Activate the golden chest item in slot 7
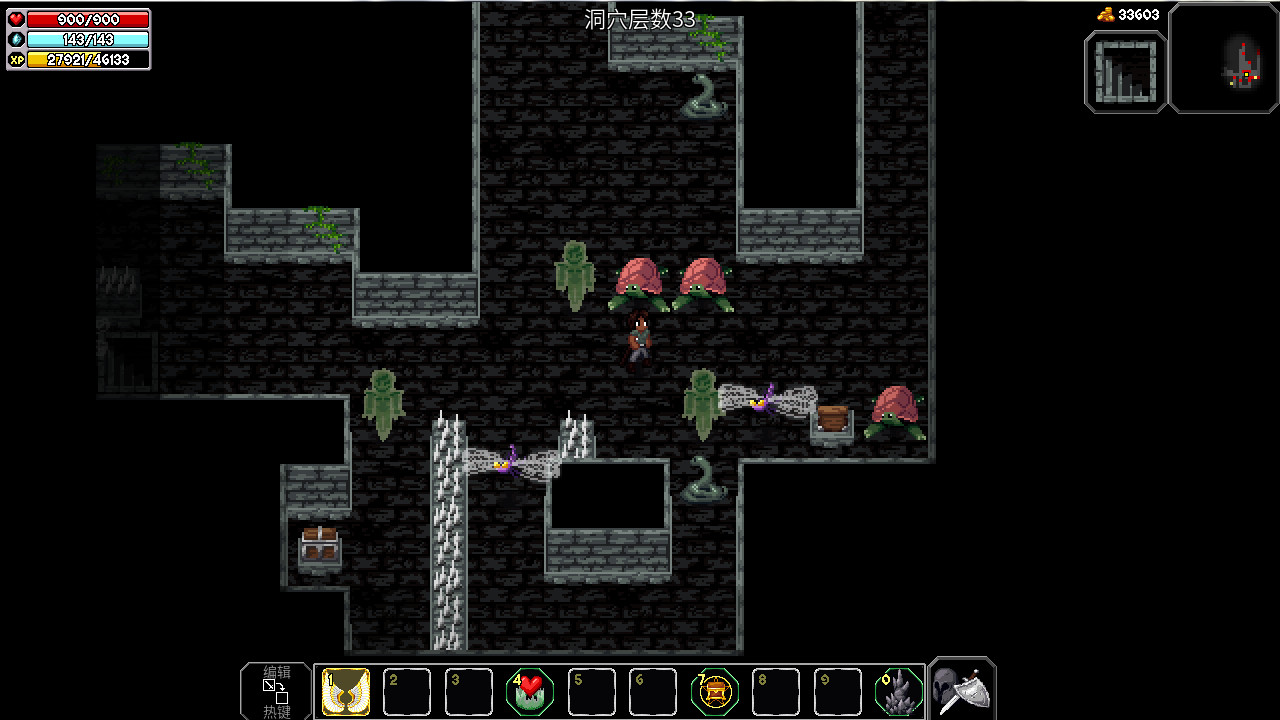Screen dimensions: 1280x720 [713, 690]
